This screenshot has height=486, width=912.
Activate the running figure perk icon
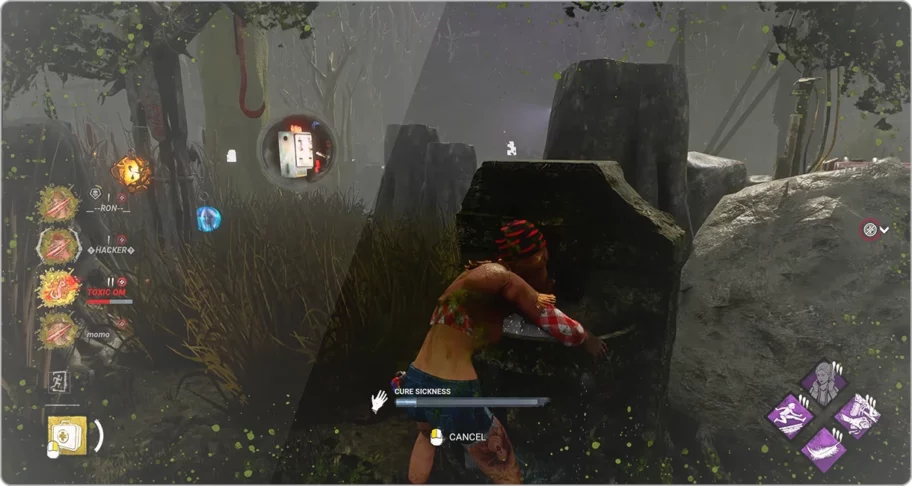(790, 416)
